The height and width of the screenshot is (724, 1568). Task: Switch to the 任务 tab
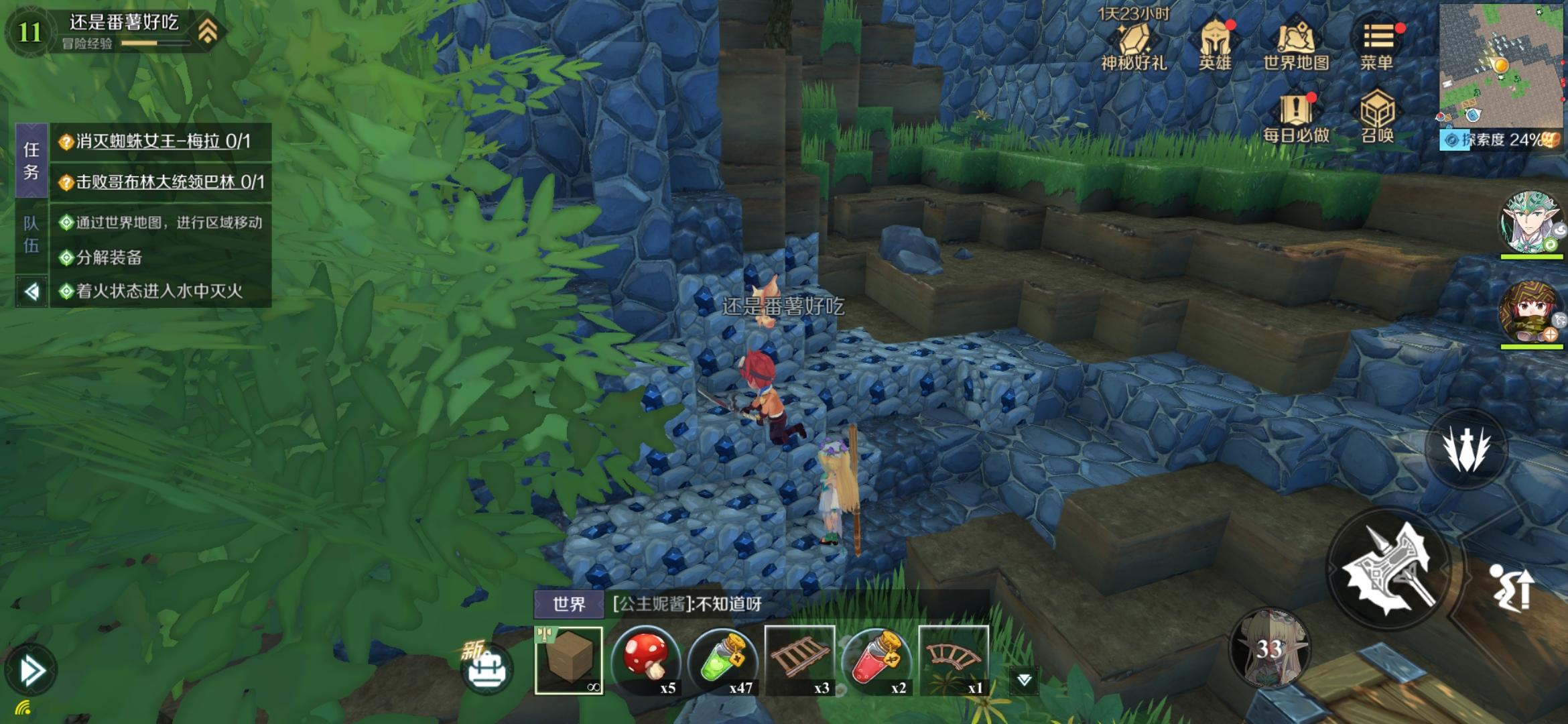31,161
